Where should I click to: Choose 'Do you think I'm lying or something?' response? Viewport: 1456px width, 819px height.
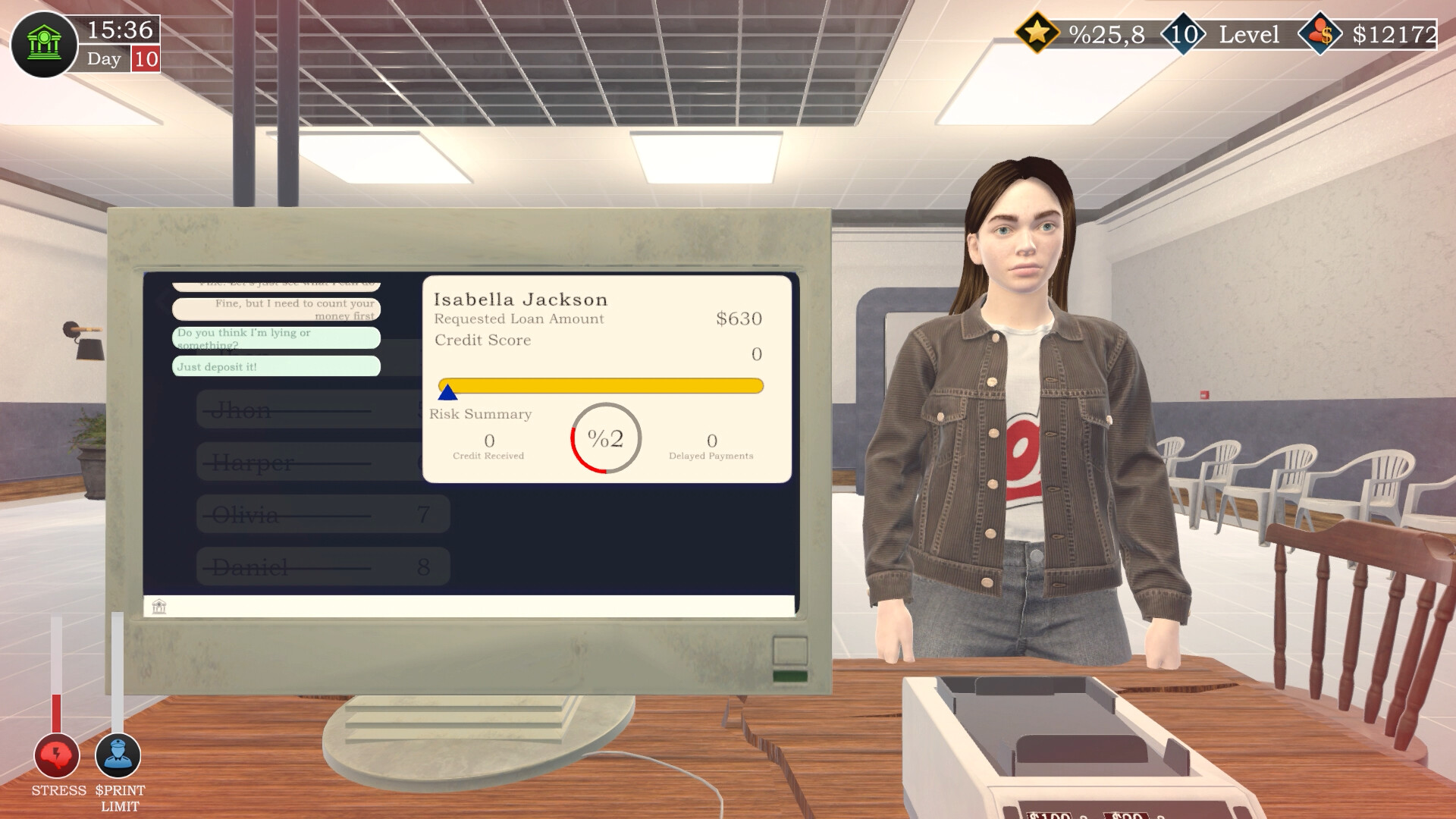276,338
